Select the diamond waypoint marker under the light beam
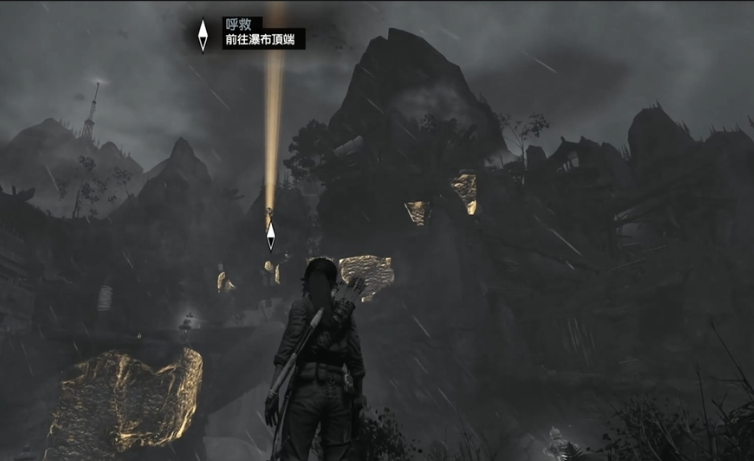Screen dimensions: 754x461 coord(270,236)
